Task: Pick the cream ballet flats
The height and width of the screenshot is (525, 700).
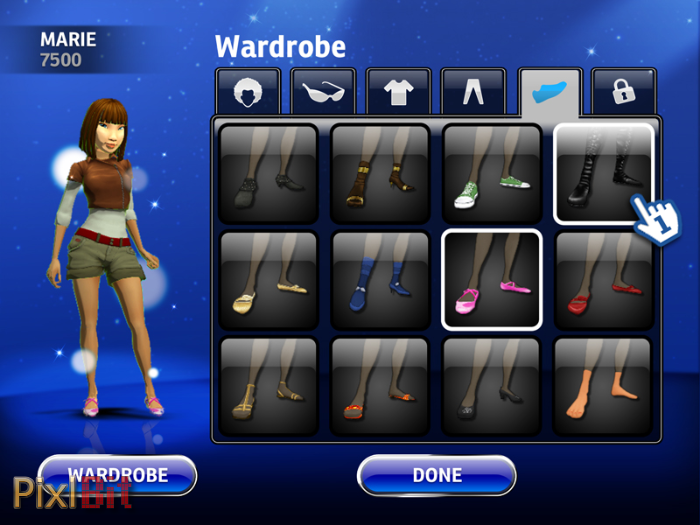Action: pos(268,279)
